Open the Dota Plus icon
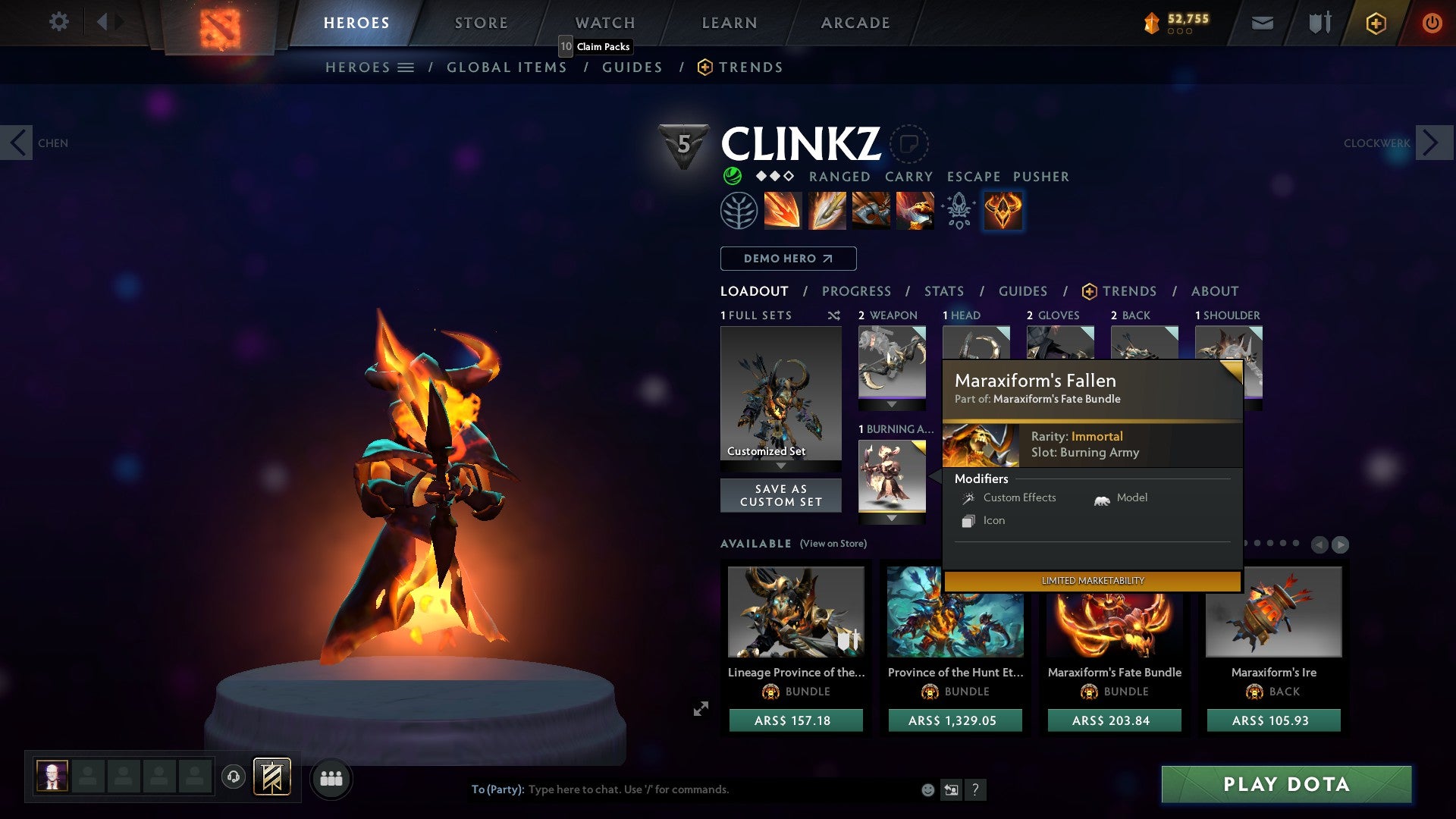Viewport: 1456px width, 819px height. (1375, 23)
